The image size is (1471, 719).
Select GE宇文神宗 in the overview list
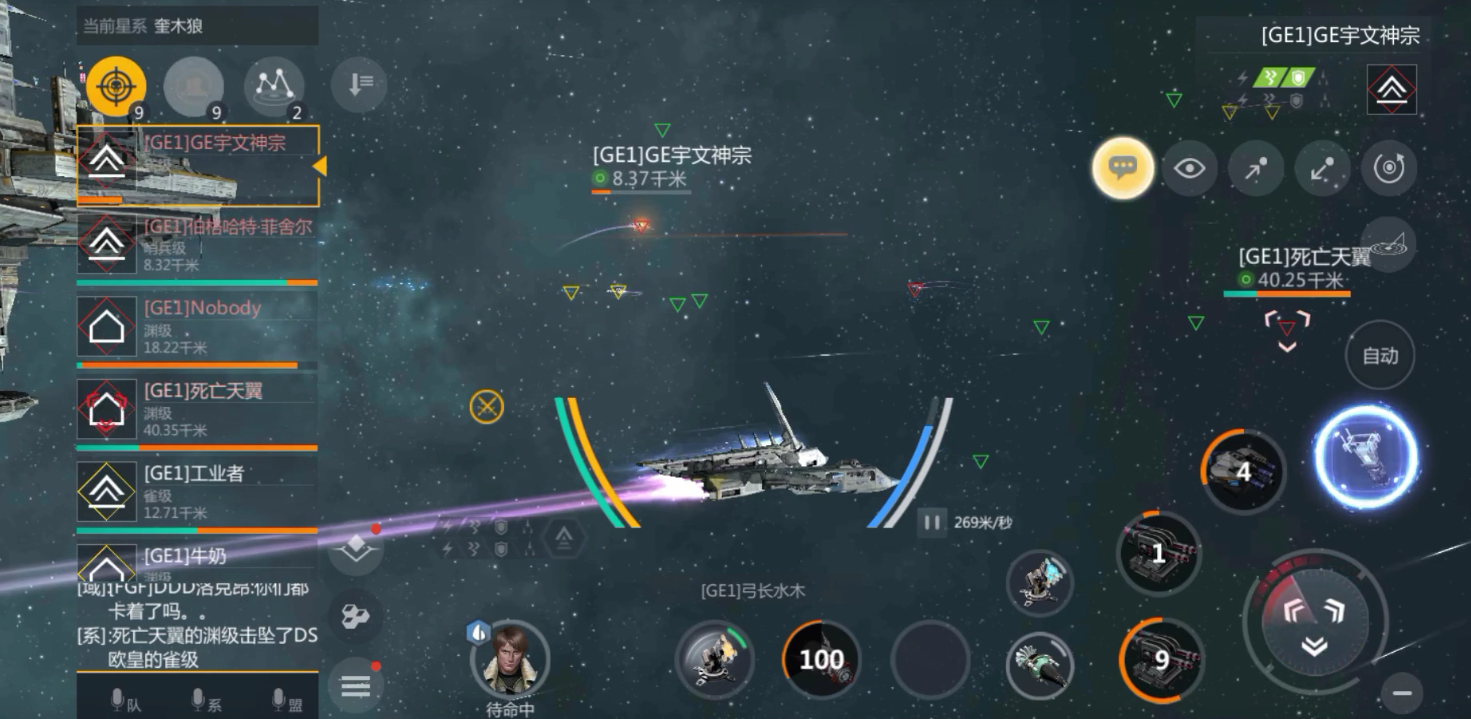[x=197, y=166]
